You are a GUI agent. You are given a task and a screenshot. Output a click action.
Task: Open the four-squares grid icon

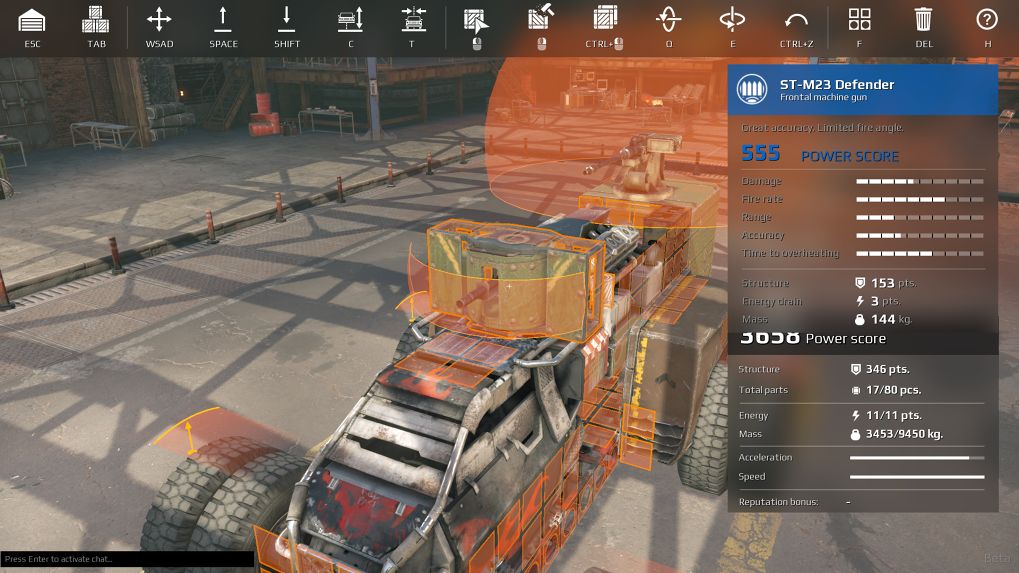859,20
